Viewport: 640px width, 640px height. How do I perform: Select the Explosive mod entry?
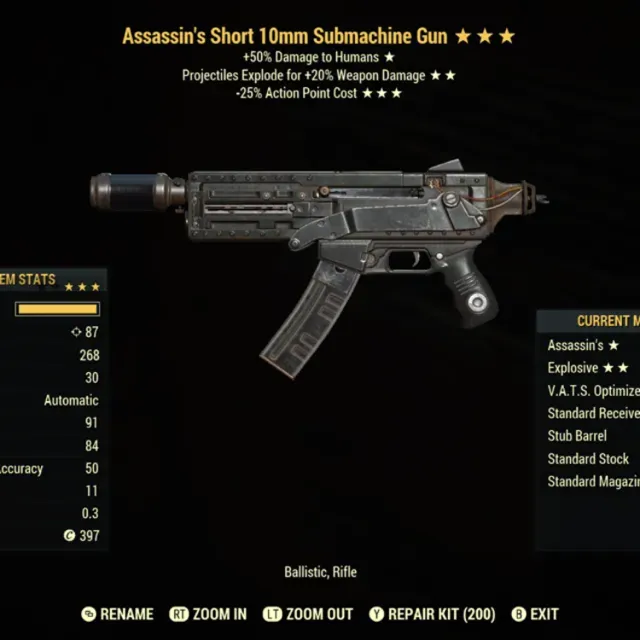[x=588, y=368]
